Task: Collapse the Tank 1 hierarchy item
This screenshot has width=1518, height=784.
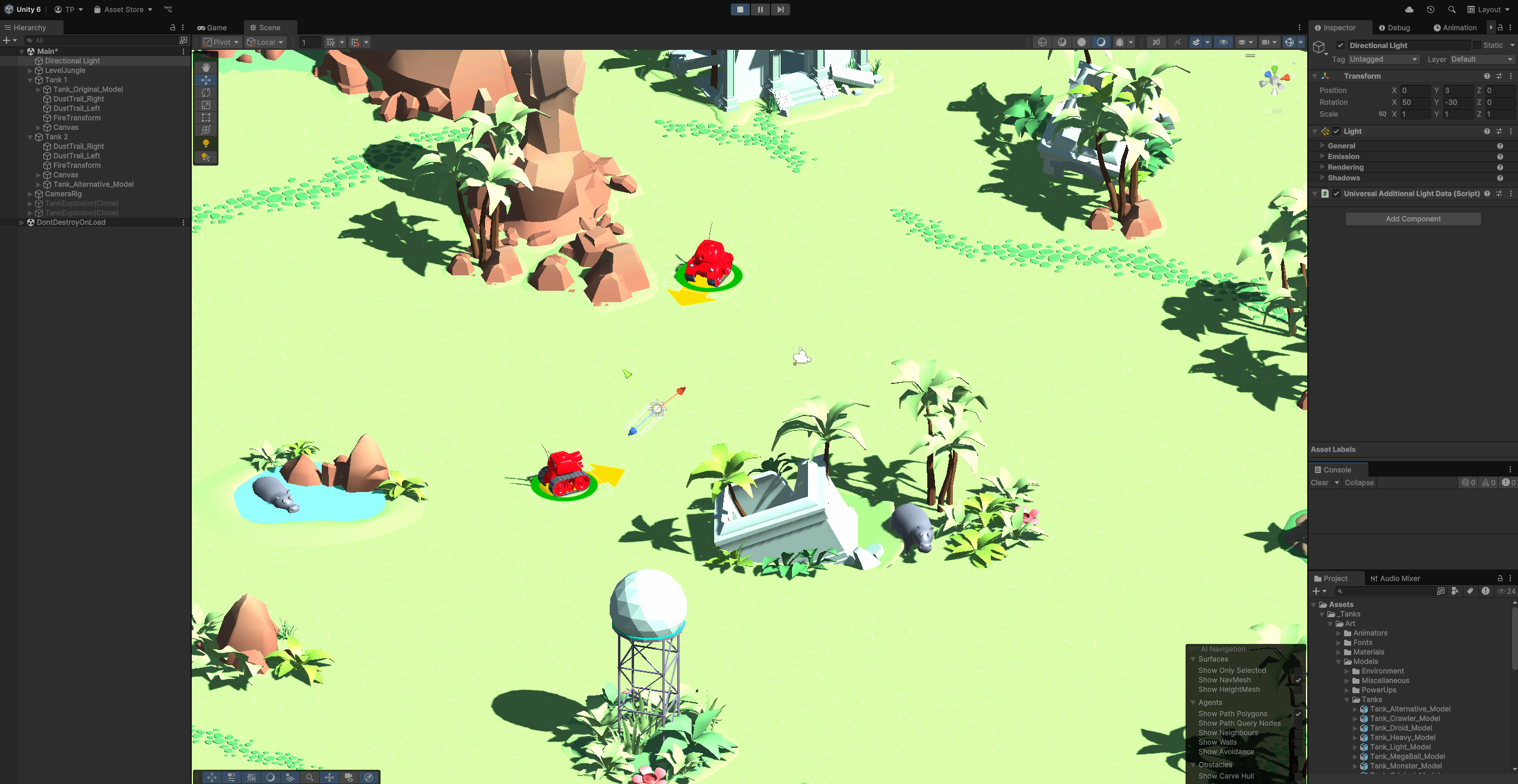Action: (x=30, y=80)
